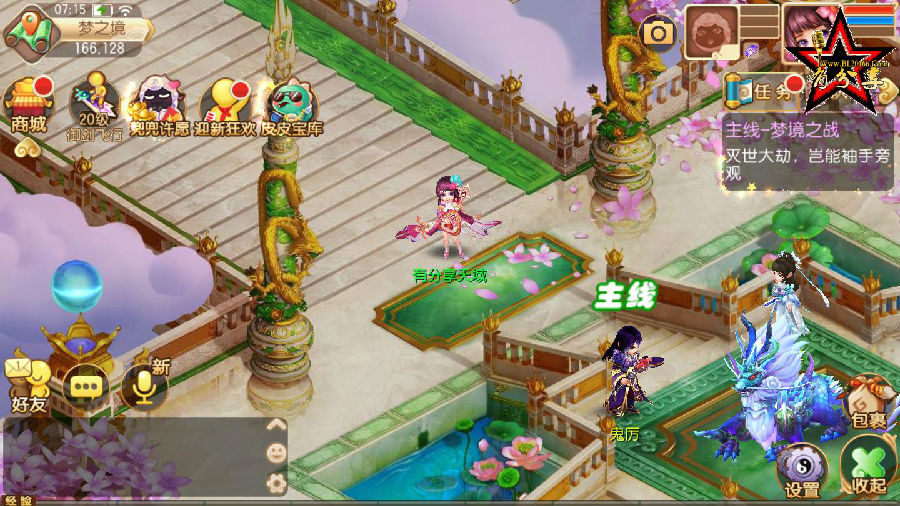Open the emoji smiley in the chat box

[276, 453]
